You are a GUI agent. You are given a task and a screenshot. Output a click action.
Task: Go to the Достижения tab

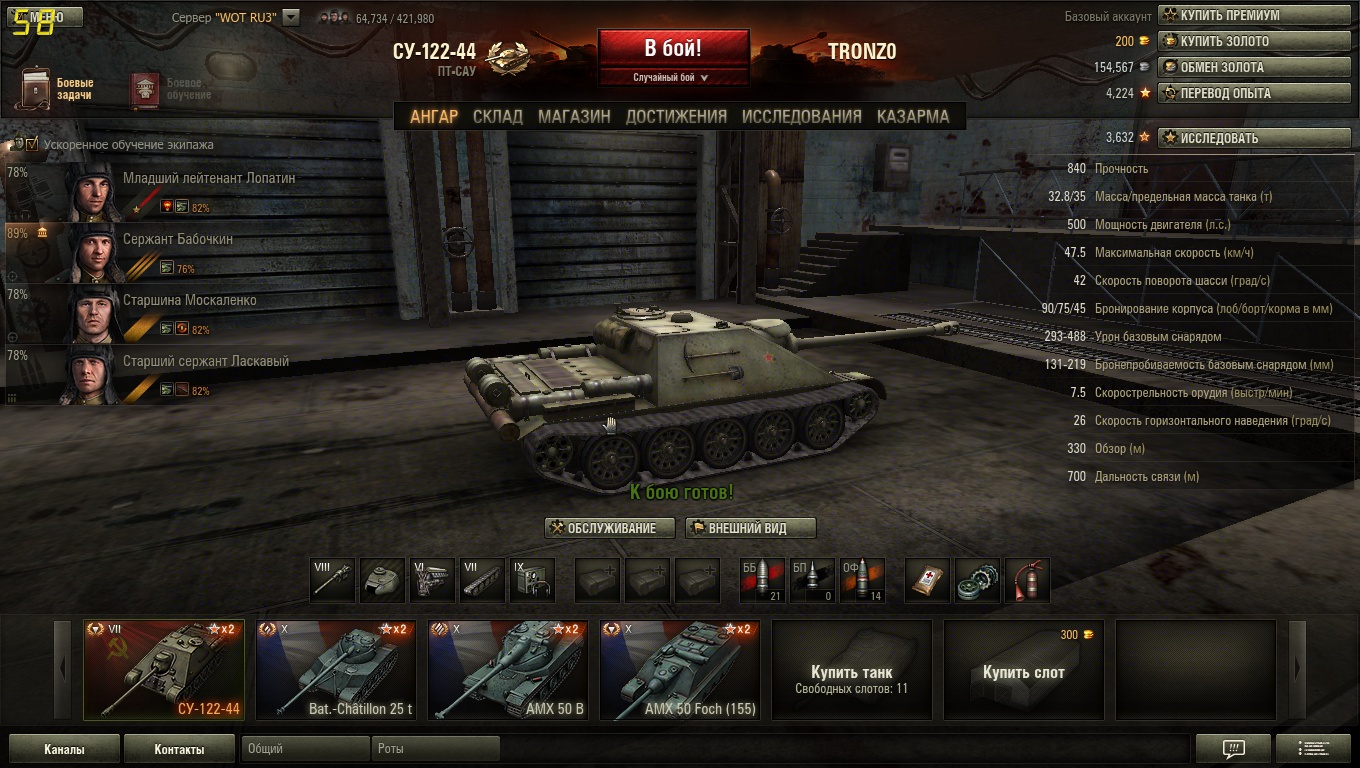tap(676, 116)
